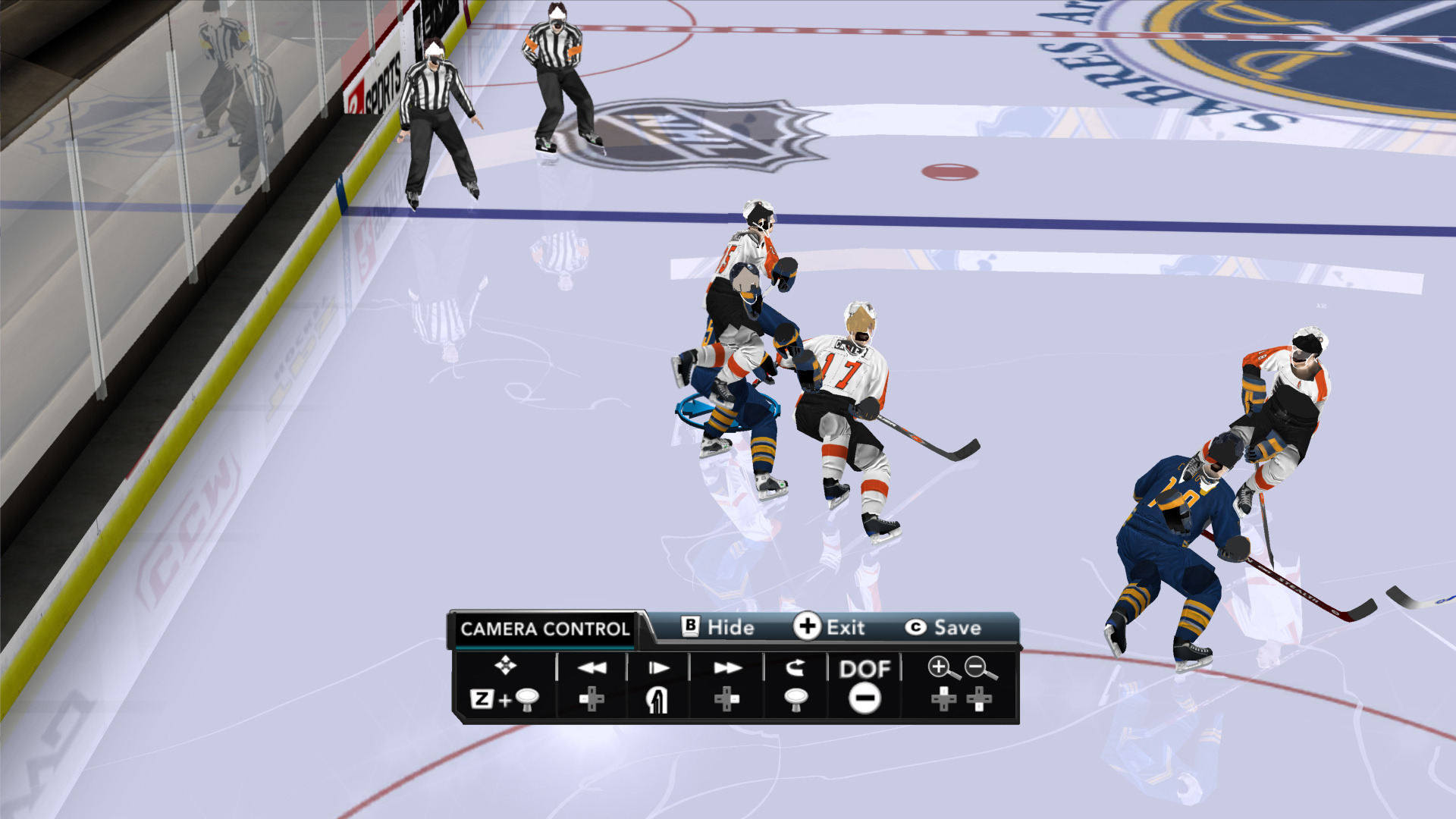Exit the replay camera mode
The height and width of the screenshot is (819, 1456).
(x=829, y=627)
